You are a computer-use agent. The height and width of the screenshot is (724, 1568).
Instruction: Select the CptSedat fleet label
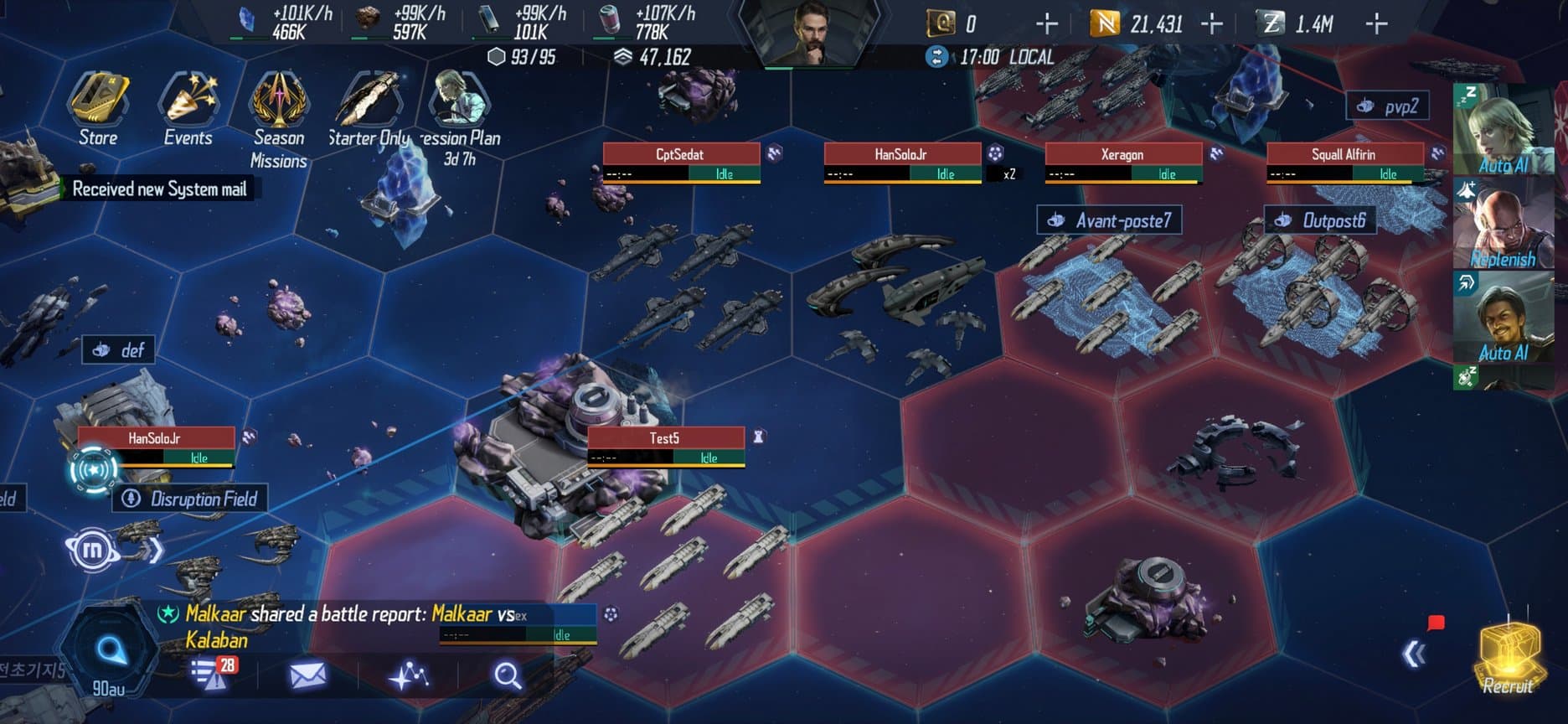(x=681, y=155)
